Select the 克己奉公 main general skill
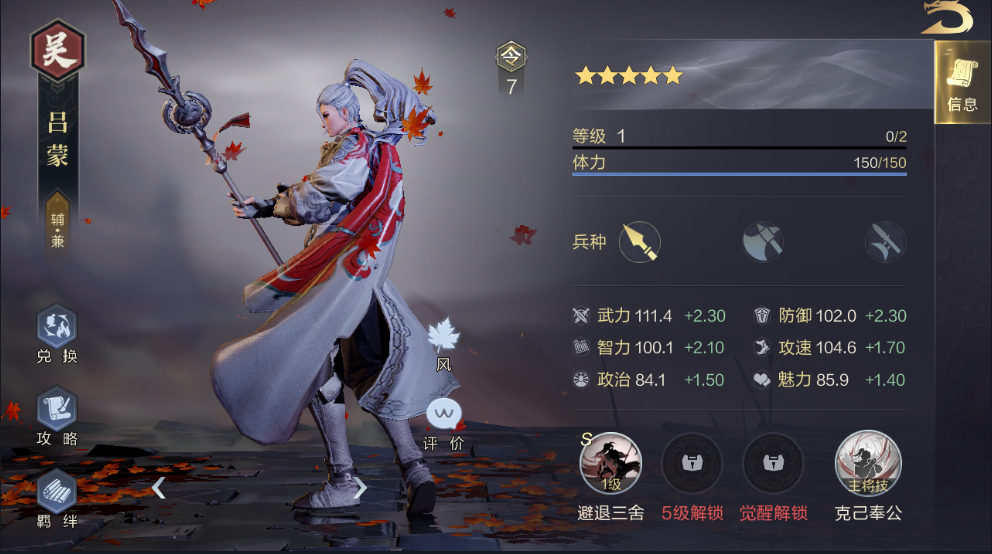 coord(868,463)
